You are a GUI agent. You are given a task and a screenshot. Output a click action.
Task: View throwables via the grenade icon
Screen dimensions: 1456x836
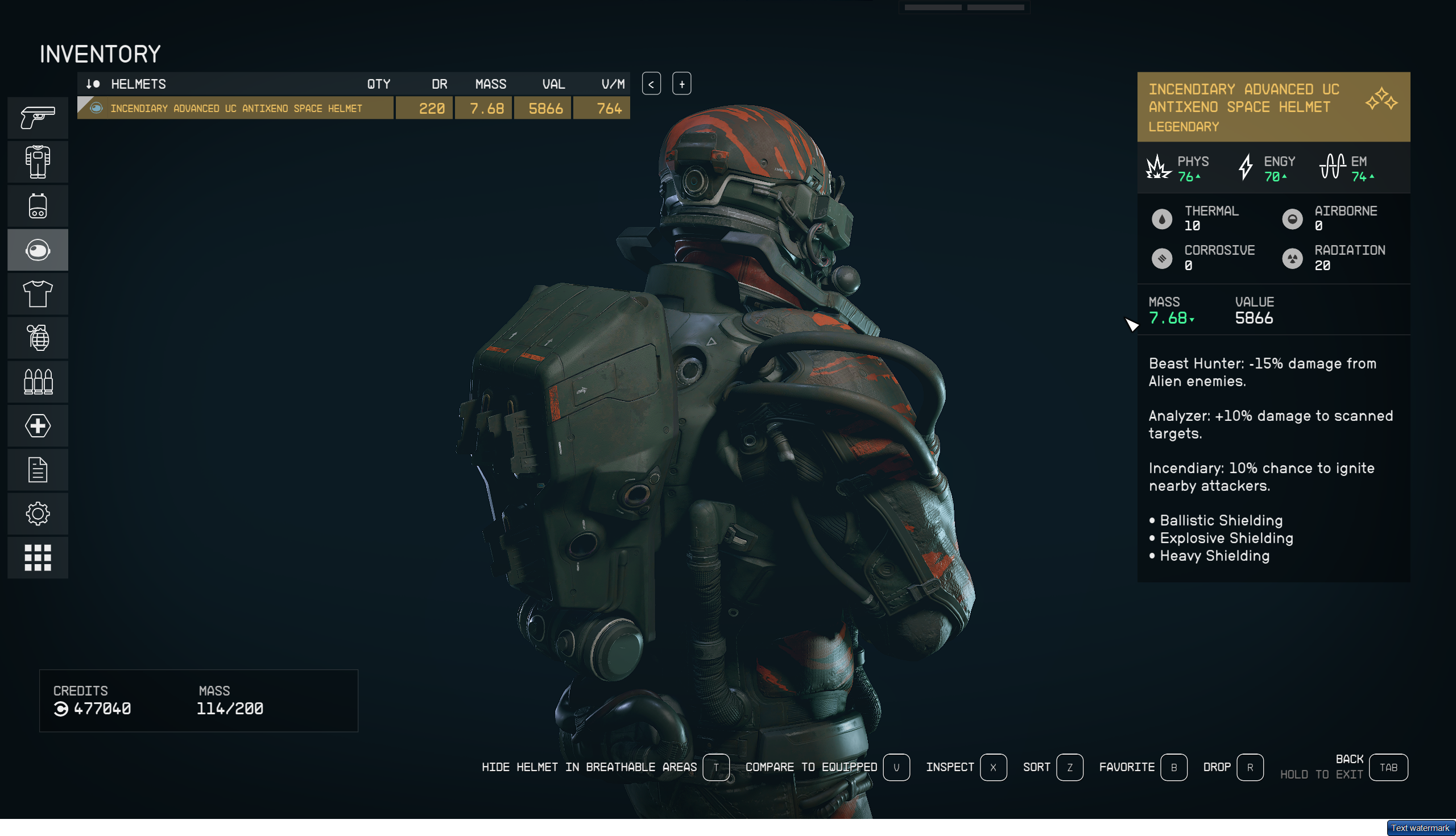[38, 338]
